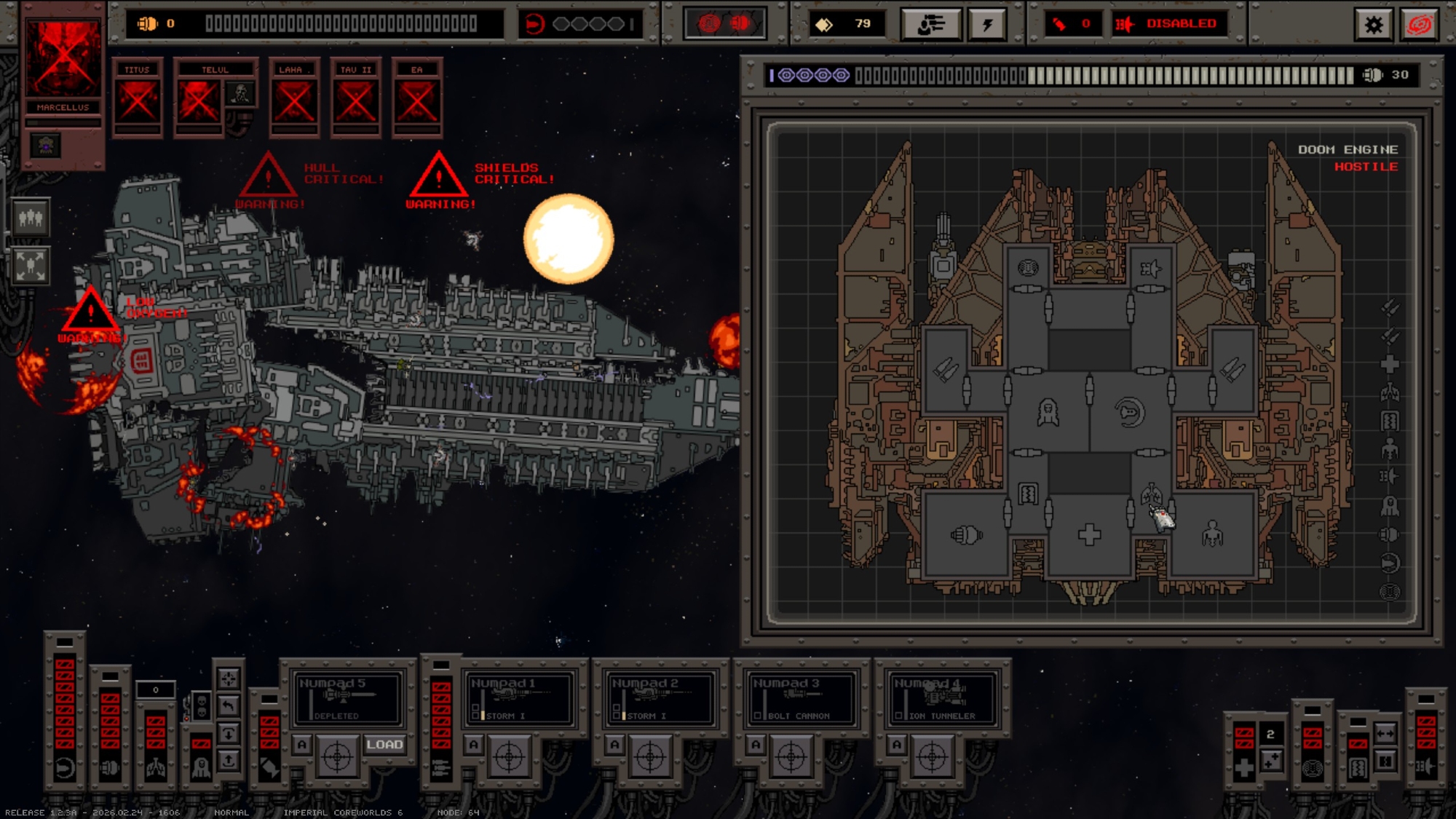
Task: Click the lightning bolt power button
Action: tap(987, 25)
